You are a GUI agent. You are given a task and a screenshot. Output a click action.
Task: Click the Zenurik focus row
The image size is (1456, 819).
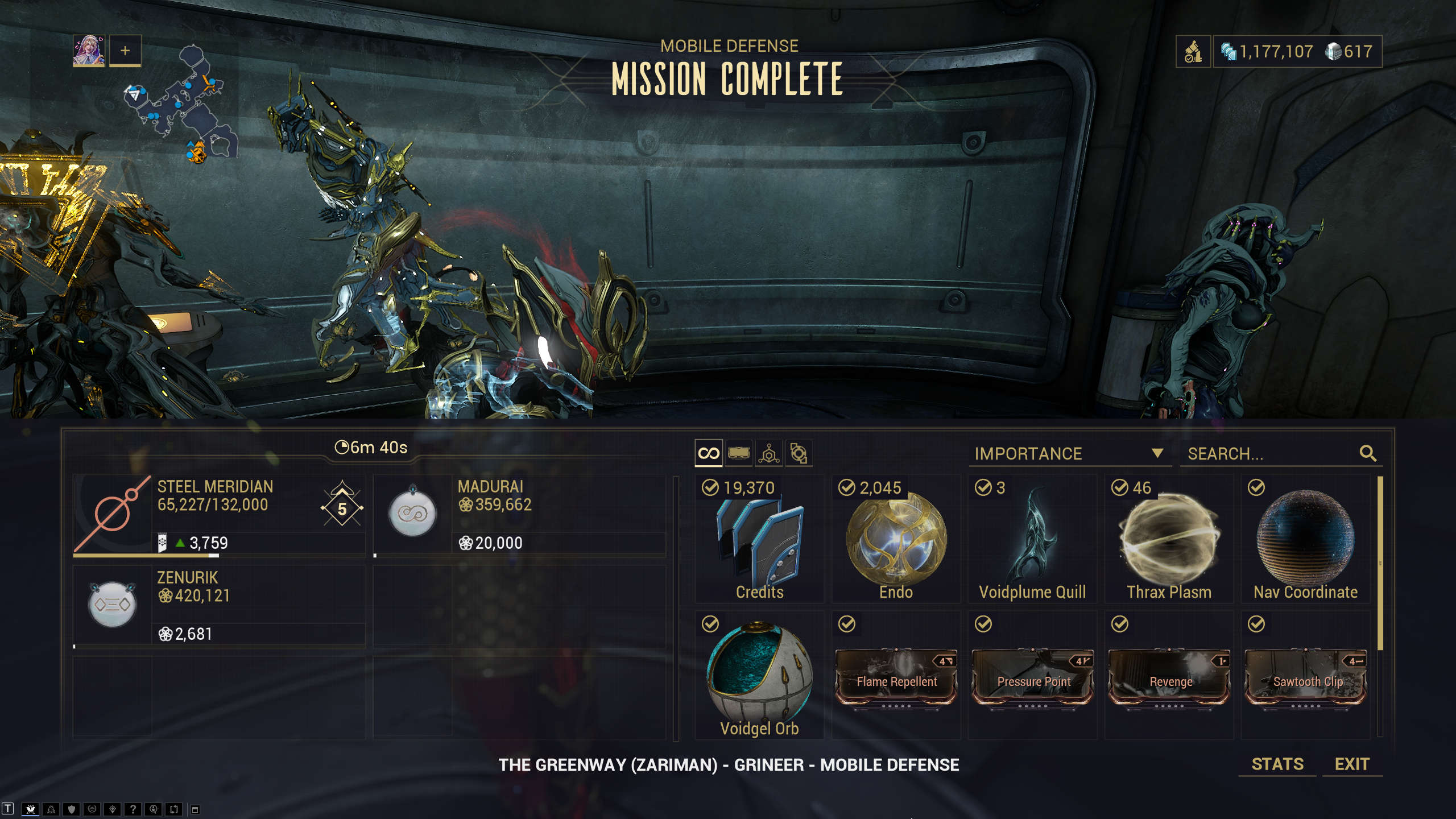coord(219,605)
